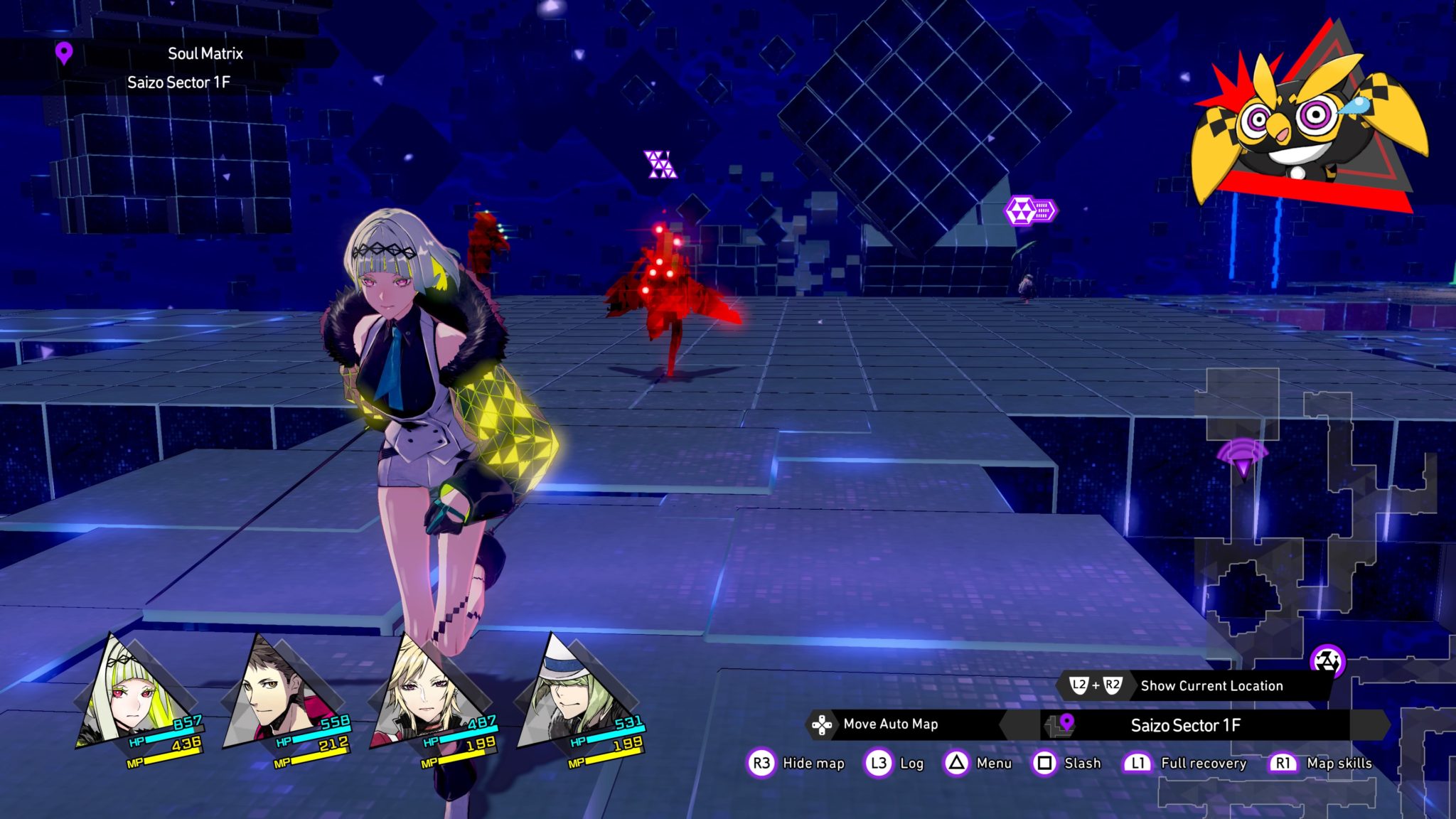Click the round purple marker on the map

coord(1327,661)
